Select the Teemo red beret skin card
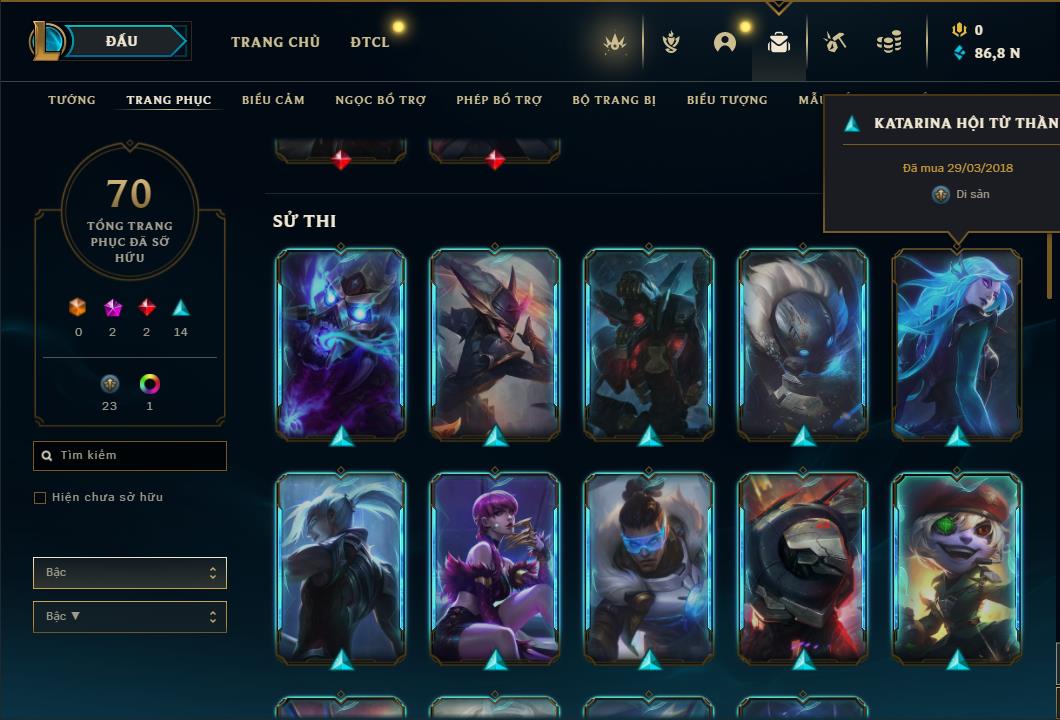 click(957, 567)
